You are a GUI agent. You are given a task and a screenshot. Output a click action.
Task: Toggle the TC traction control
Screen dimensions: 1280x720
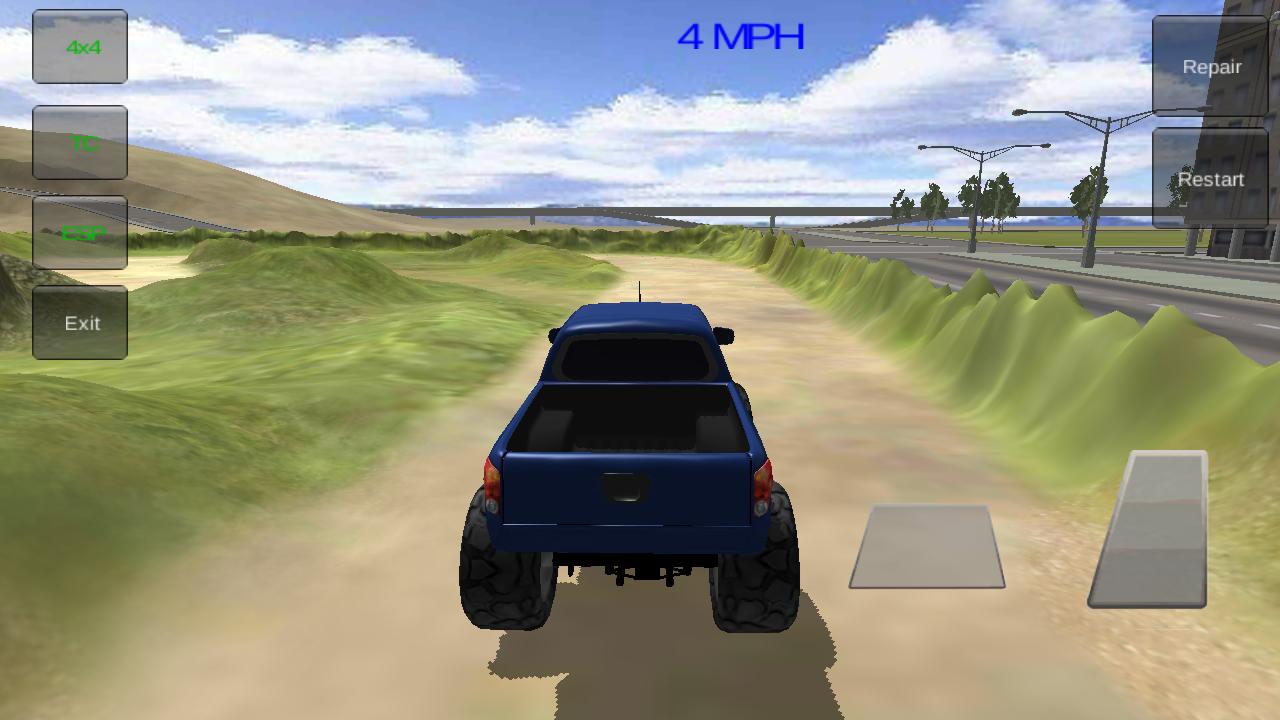[x=80, y=143]
